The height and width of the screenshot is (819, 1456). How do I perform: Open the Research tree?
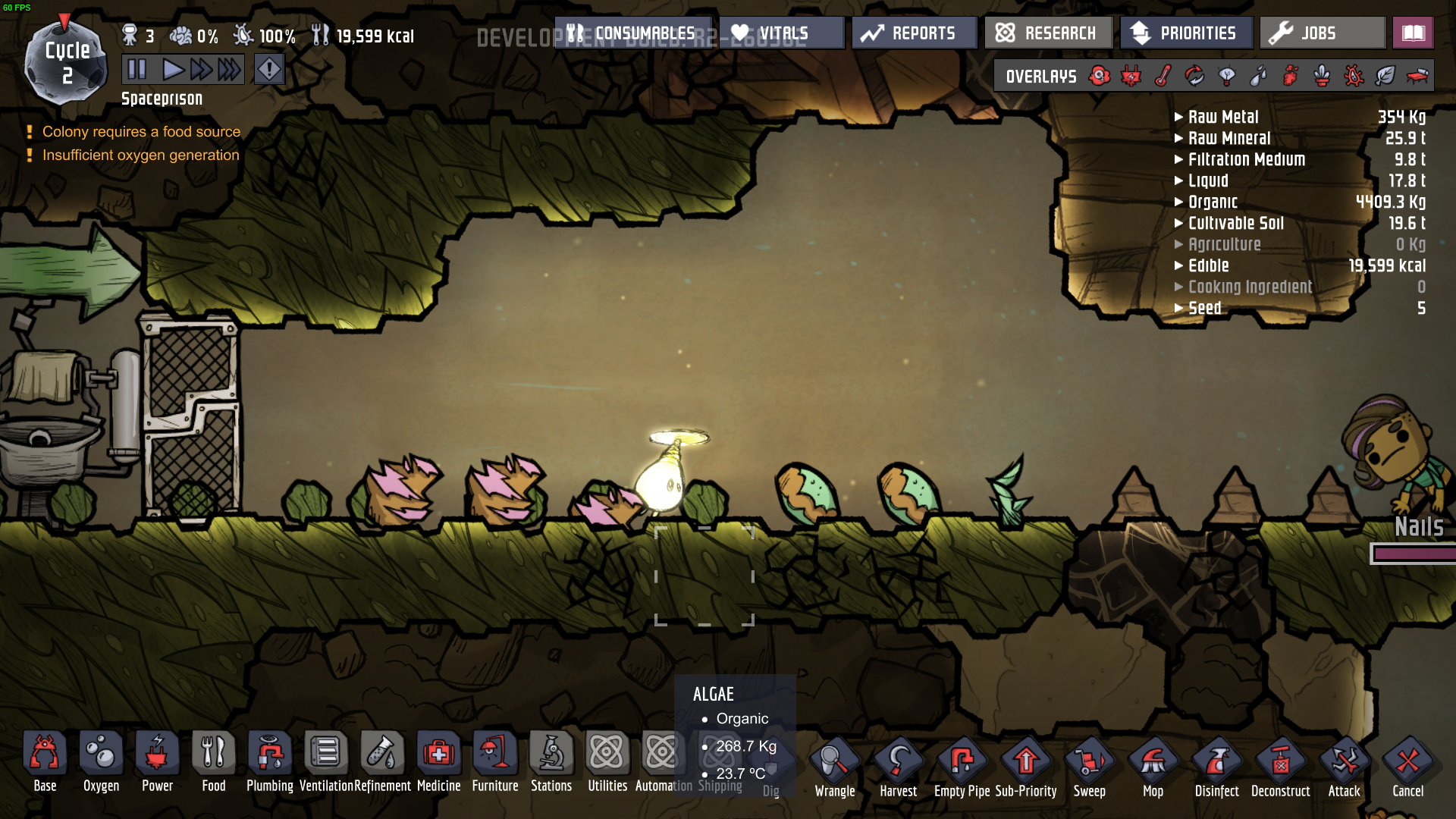(1047, 33)
